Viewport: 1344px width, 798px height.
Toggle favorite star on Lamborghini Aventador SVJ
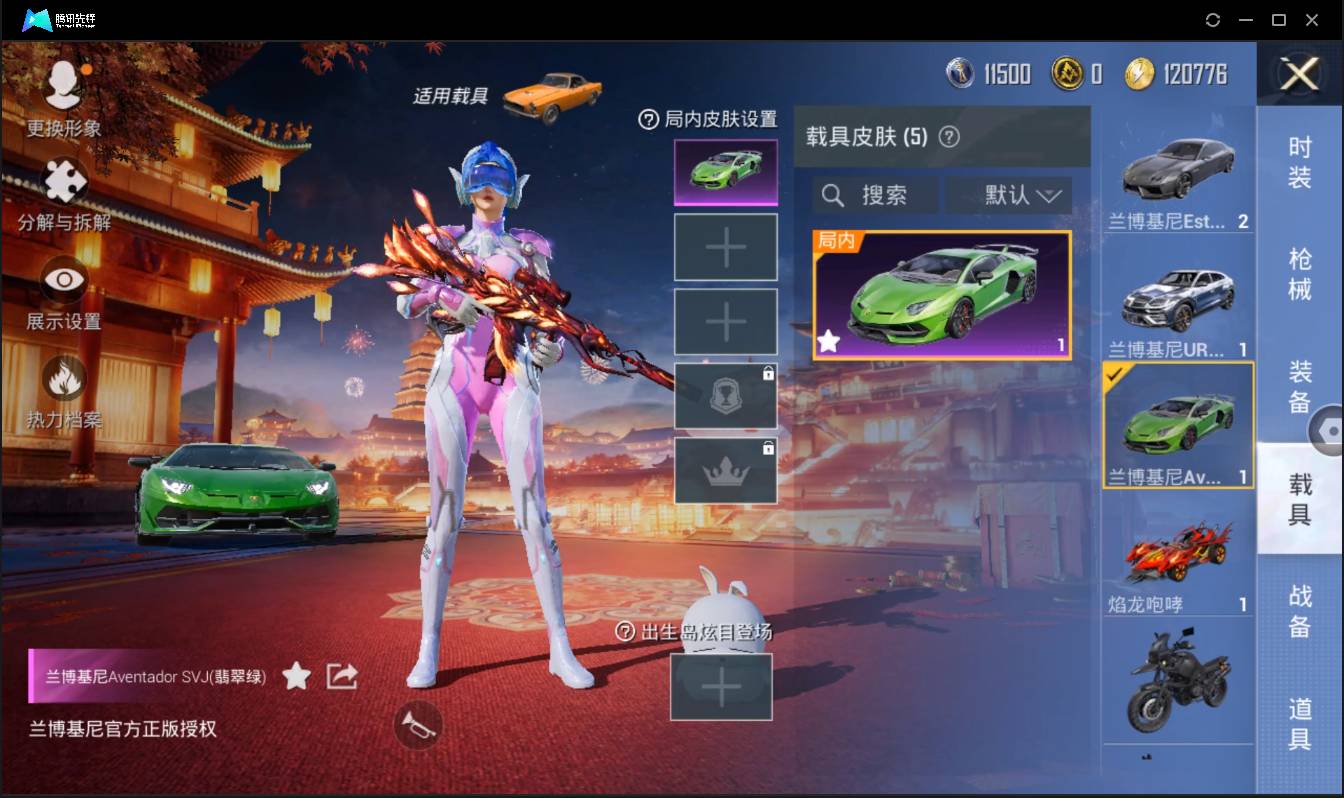[x=296, y=676]
